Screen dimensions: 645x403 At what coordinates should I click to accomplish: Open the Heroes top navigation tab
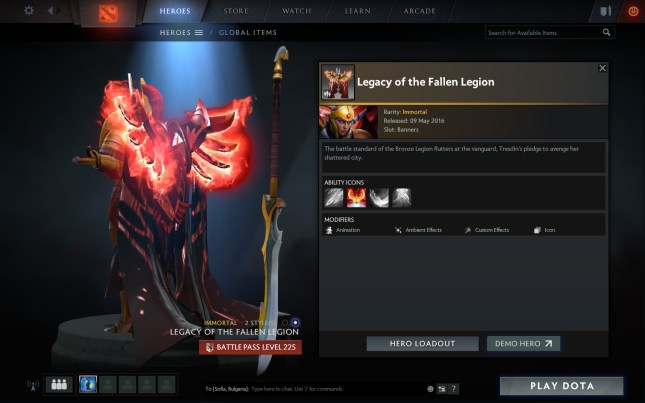pos(176,11)
